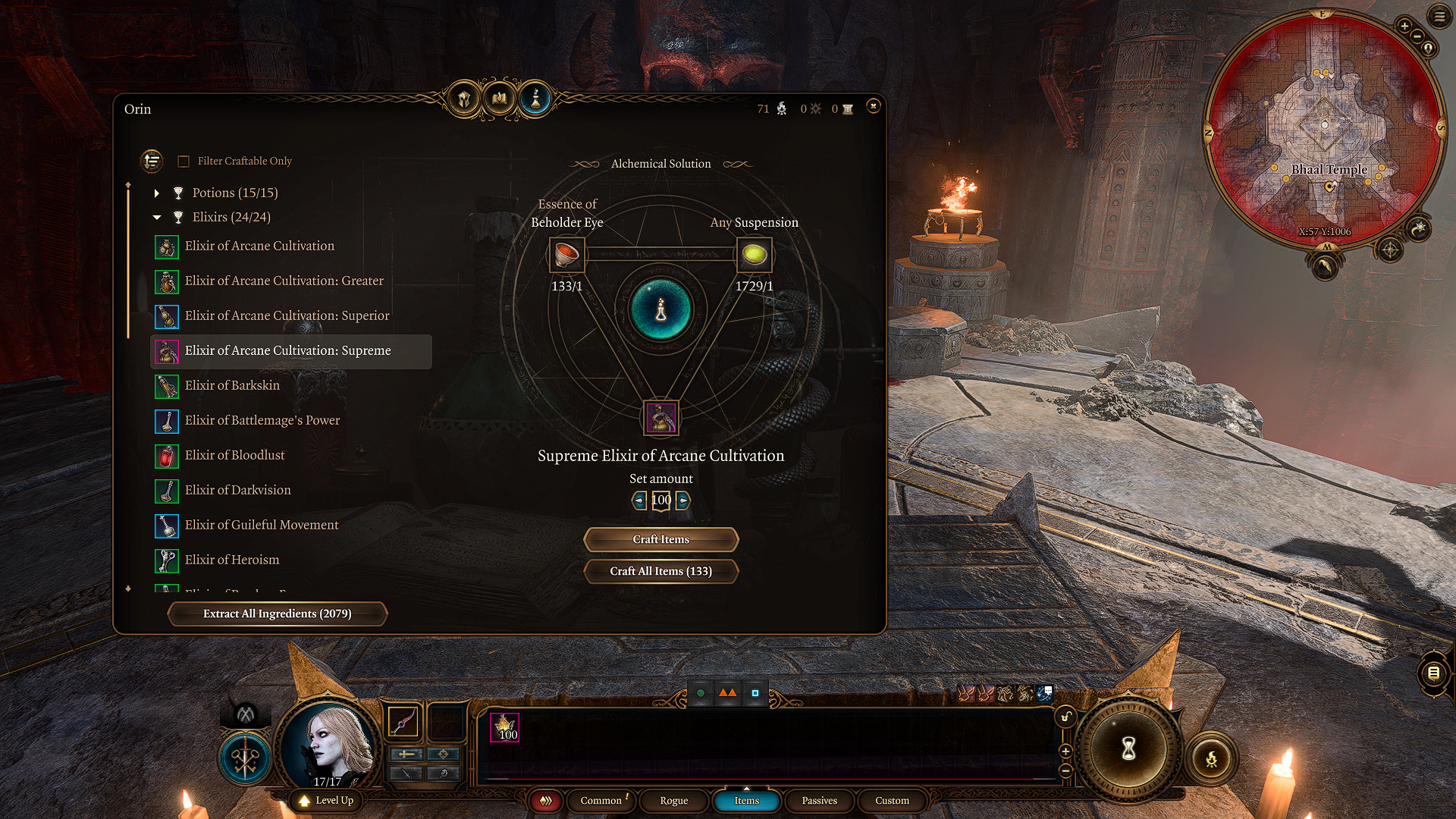Switch to the Common hotbar tab
Screen dimensions: 1456x819
pos(601,801)
